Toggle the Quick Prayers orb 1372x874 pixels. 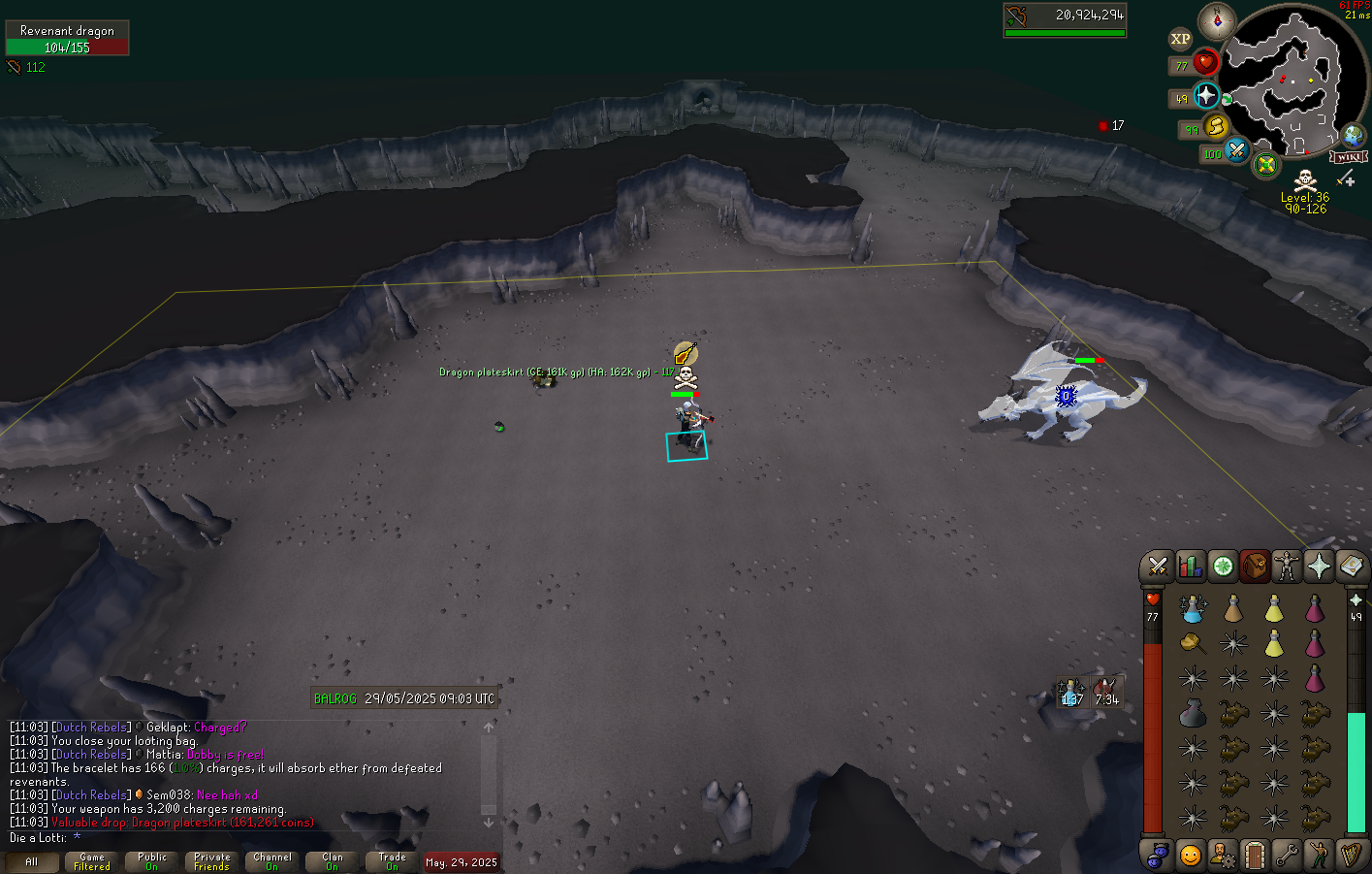(1206, 96)
